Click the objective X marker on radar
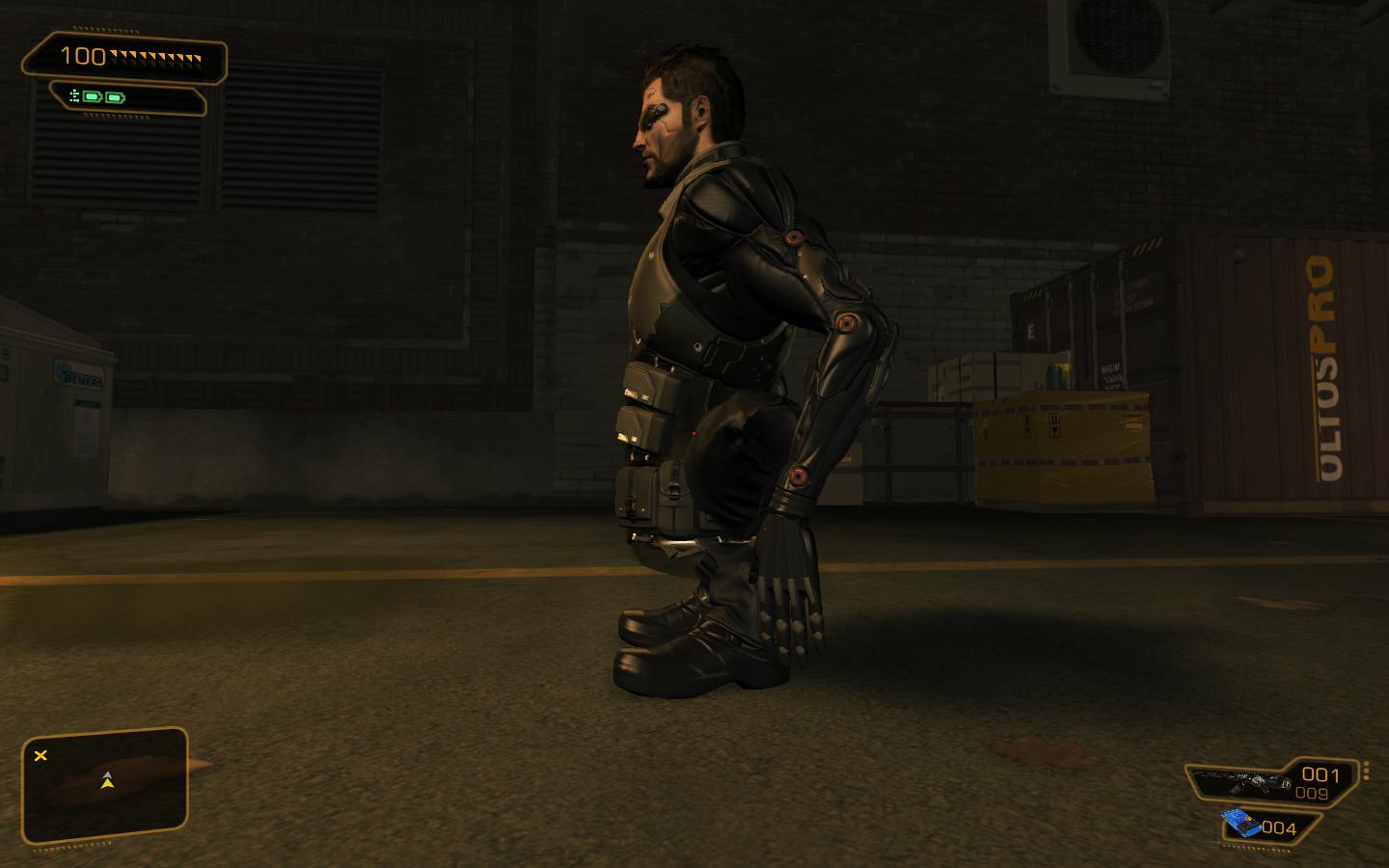Screen dimensions: 1389x868 pyautogui.click(x=41, y=755)
